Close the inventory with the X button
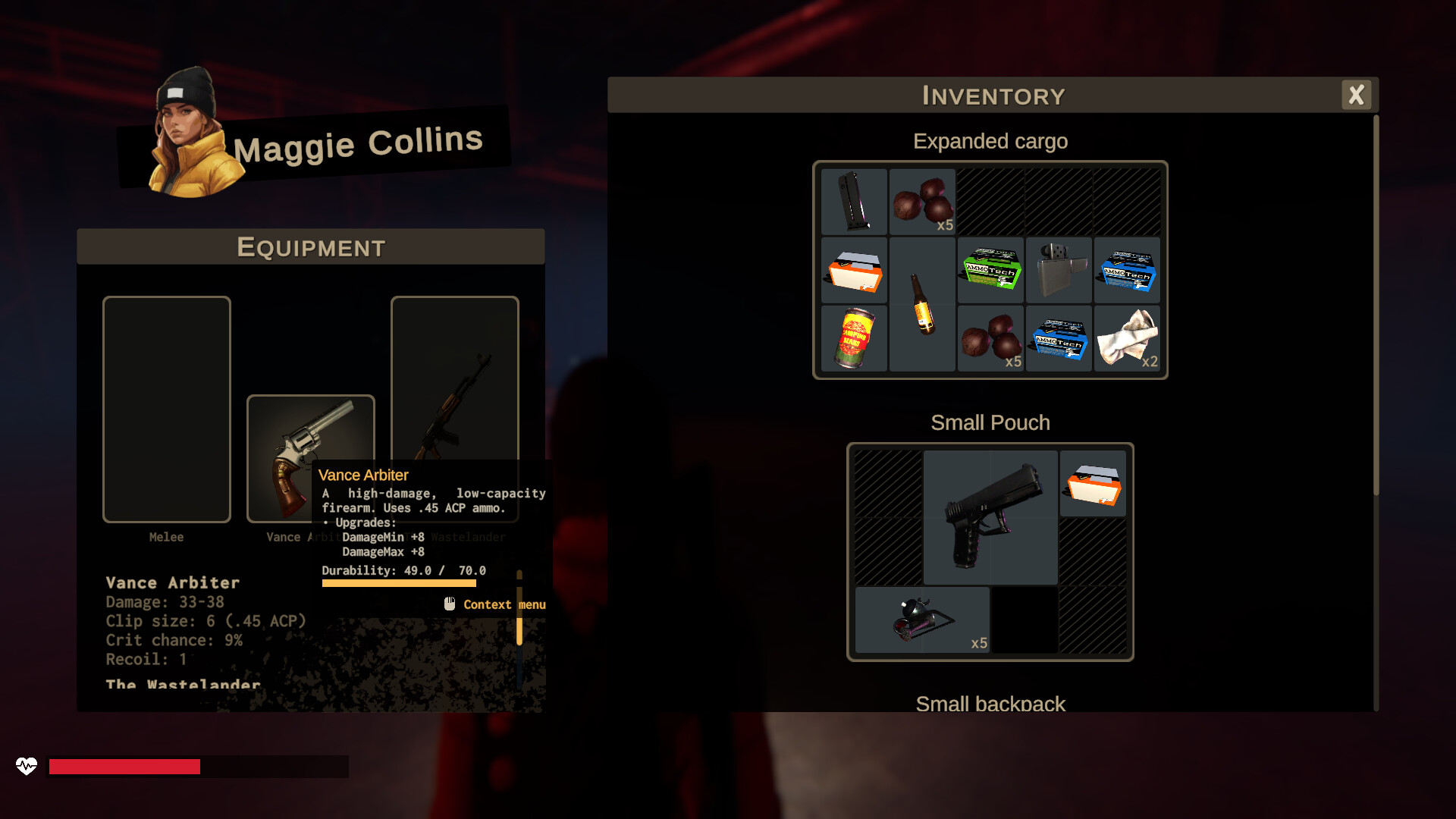The image size is (1456, 819). [1356, 95]
